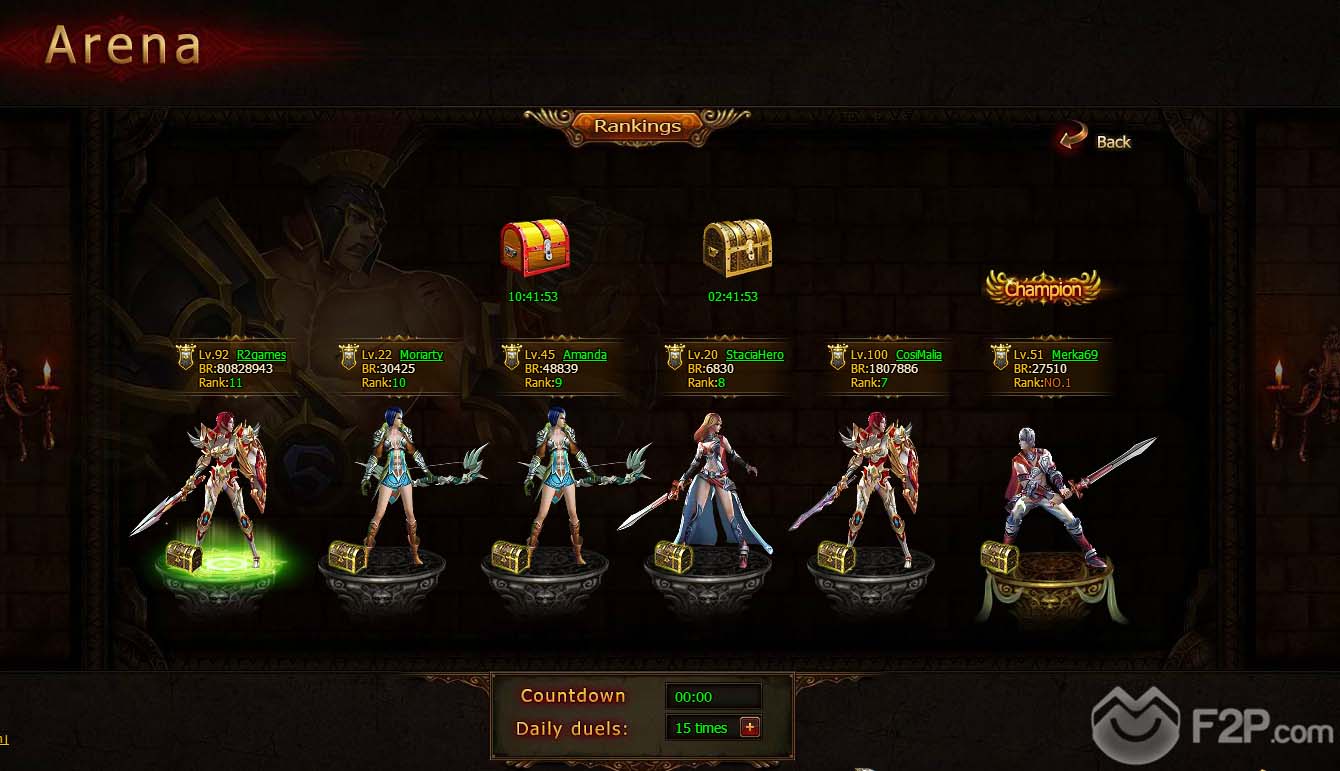The height and width of the screenshot is (771, 1340).
Task: Open the red treasure chest reward
Action: click(x=534, y=247)
